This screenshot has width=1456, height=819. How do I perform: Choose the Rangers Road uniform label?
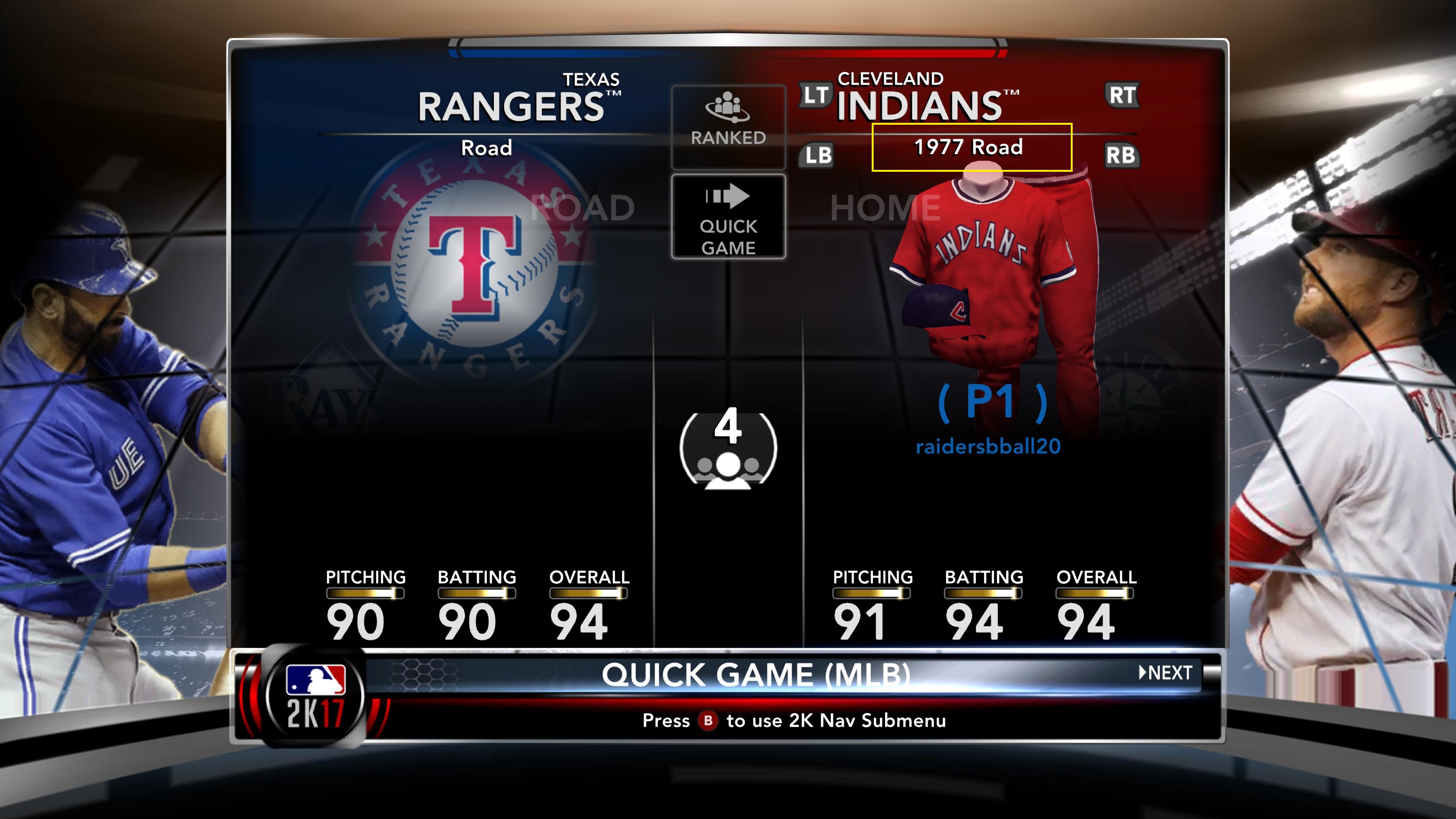click(486, 148)
